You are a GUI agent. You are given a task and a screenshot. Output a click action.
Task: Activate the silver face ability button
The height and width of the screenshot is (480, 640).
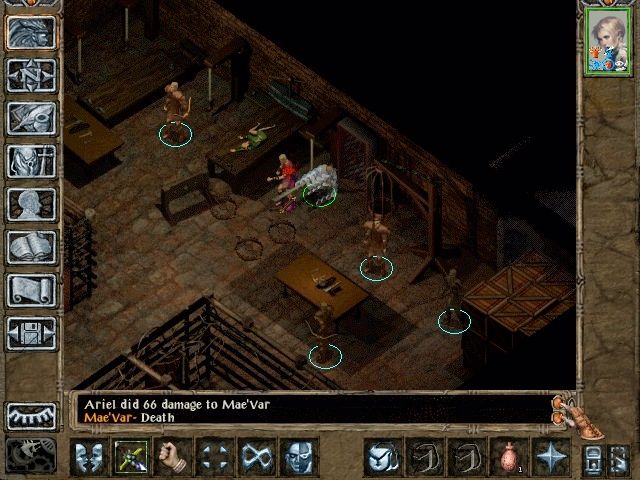tap(298, 457)
